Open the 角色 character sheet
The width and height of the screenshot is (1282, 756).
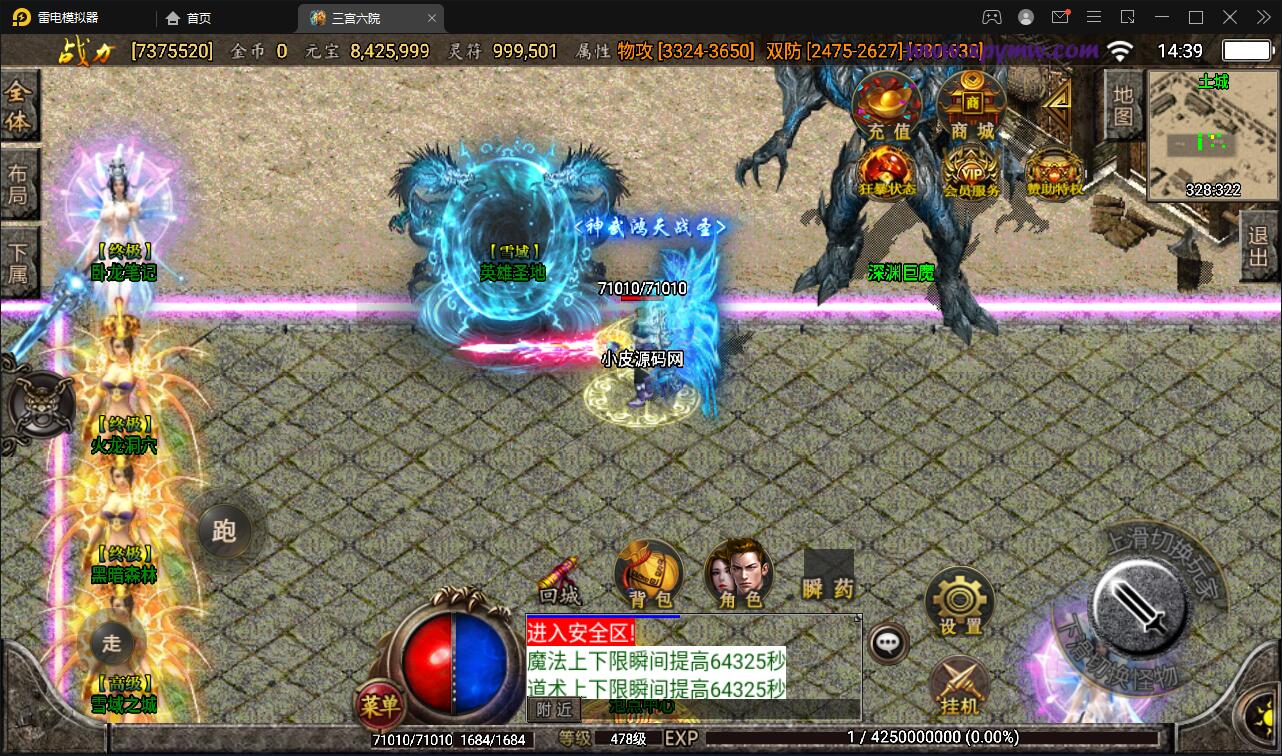click(739, 575)
